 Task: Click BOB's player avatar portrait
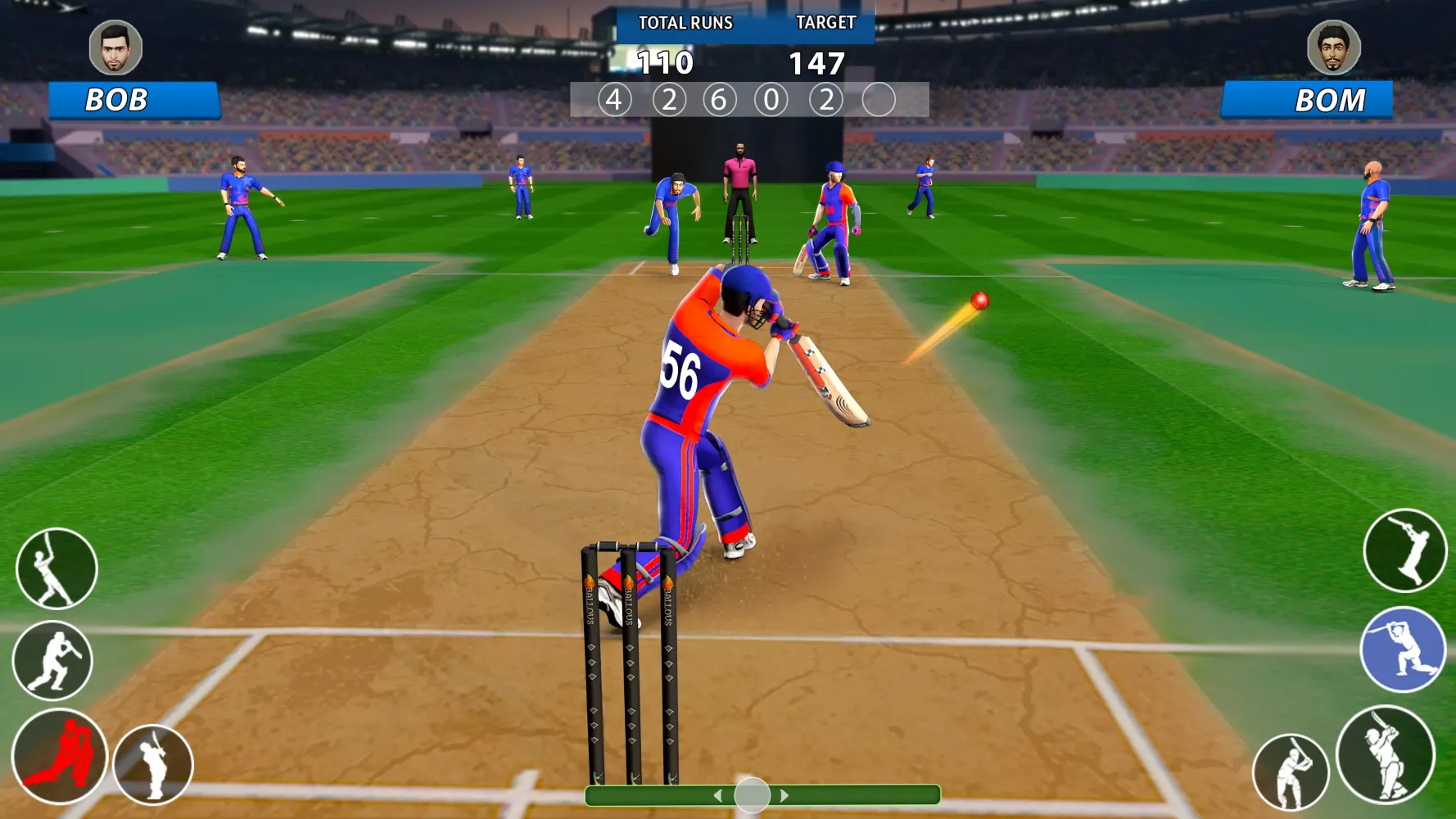point(115,48)
